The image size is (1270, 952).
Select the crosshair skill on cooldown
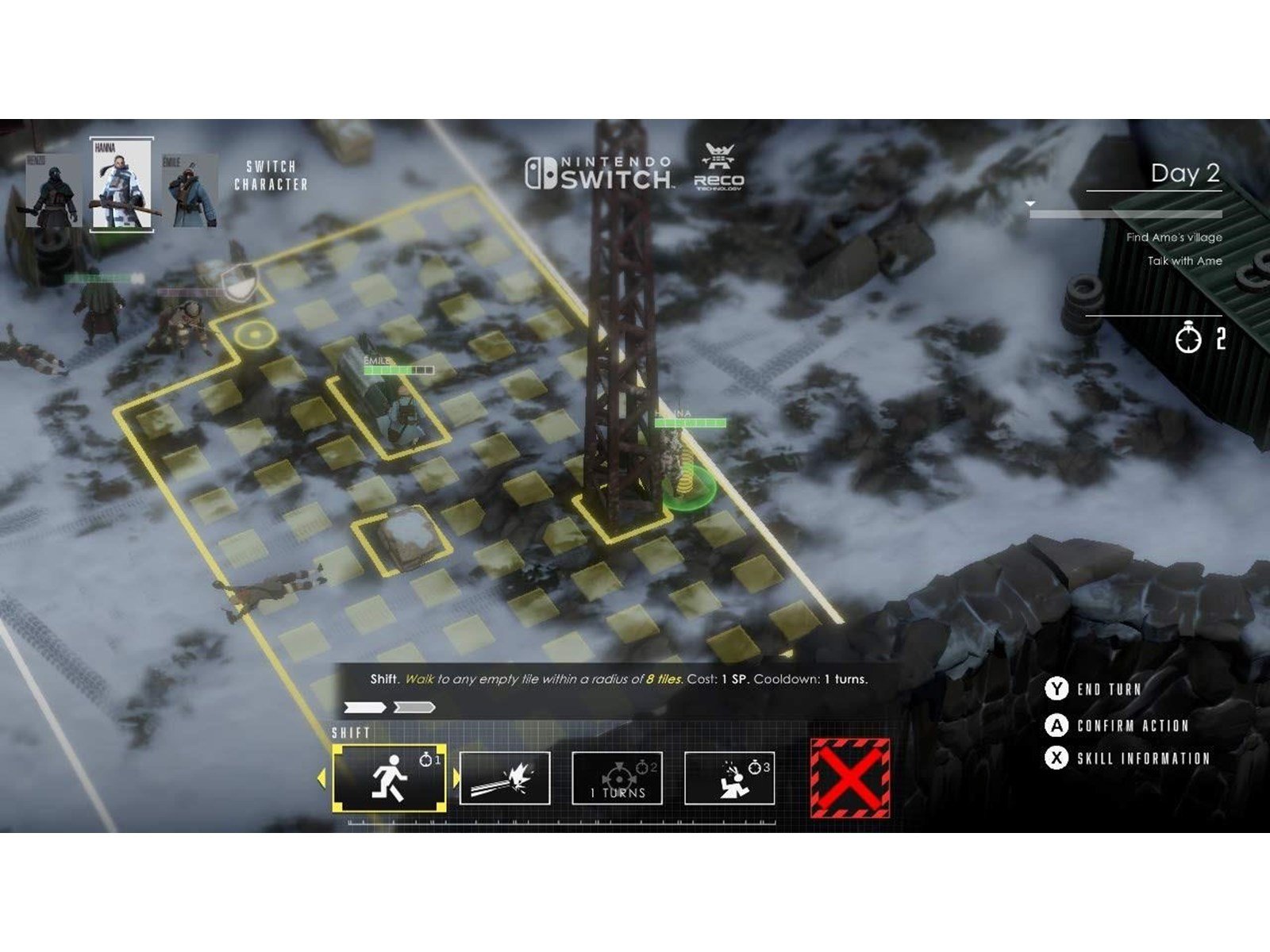(618, 778)
